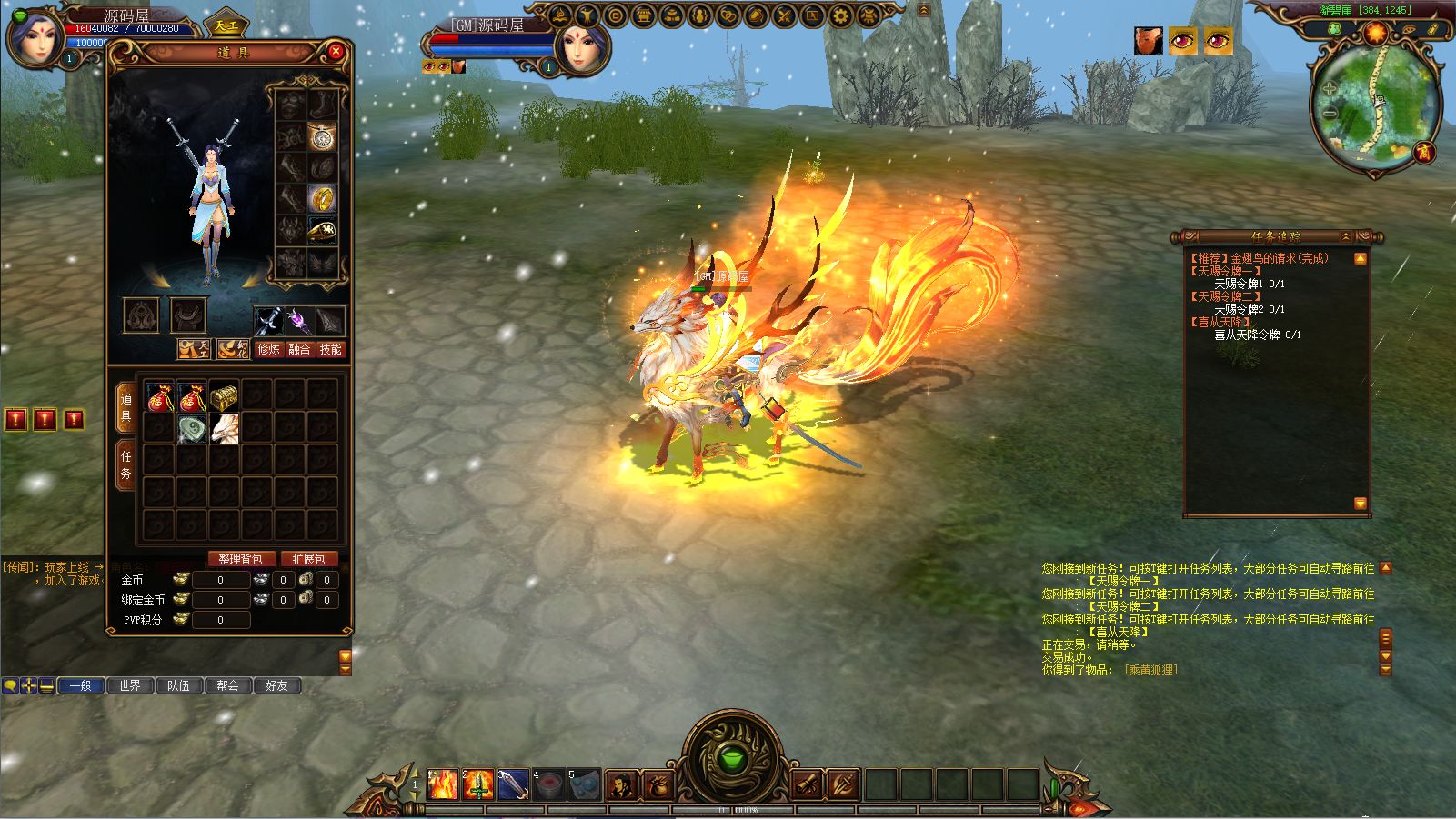The height and width of the screenshot is (819, 1456).
Task: Open the 商 shop button on minimap
Action: click(x=1424, y=153)
